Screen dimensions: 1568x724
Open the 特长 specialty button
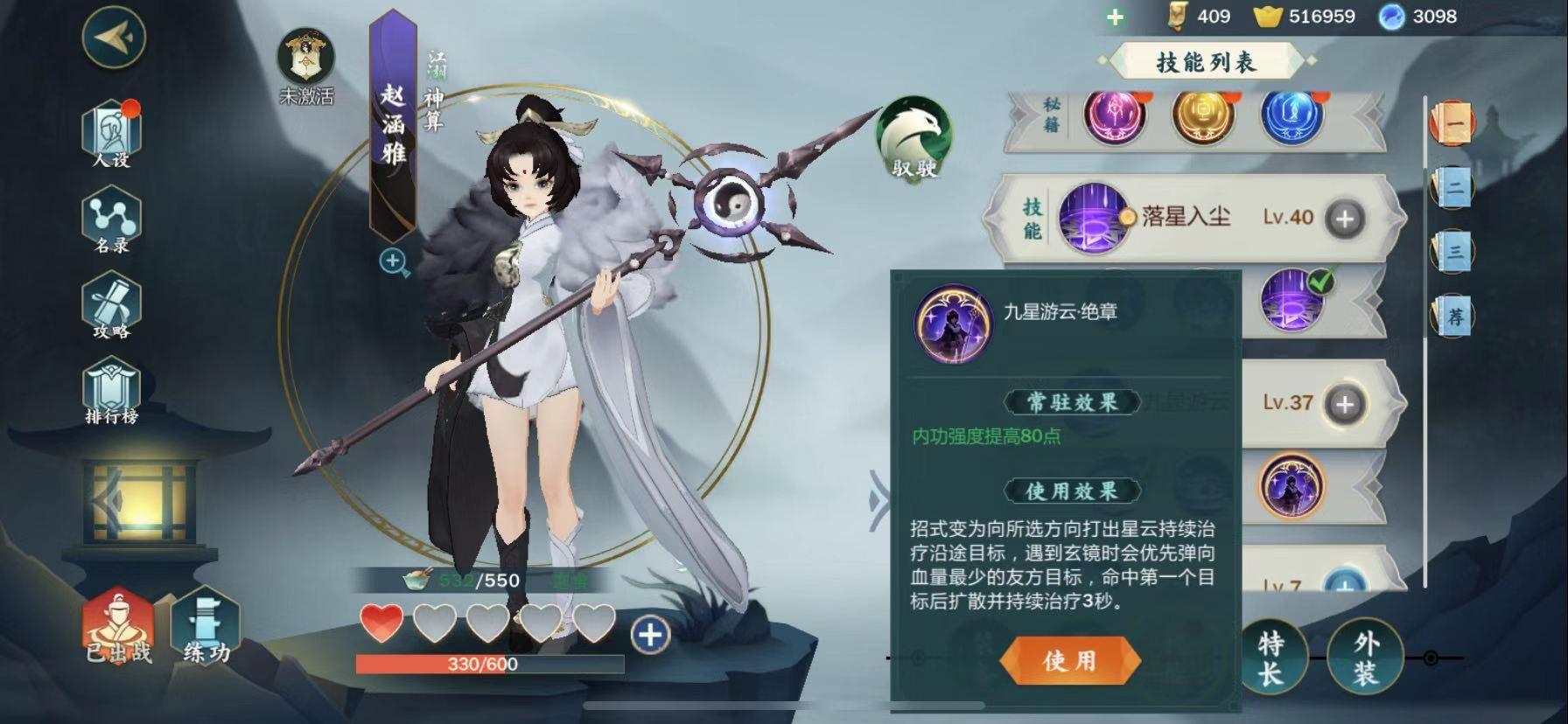(1270, 658)
